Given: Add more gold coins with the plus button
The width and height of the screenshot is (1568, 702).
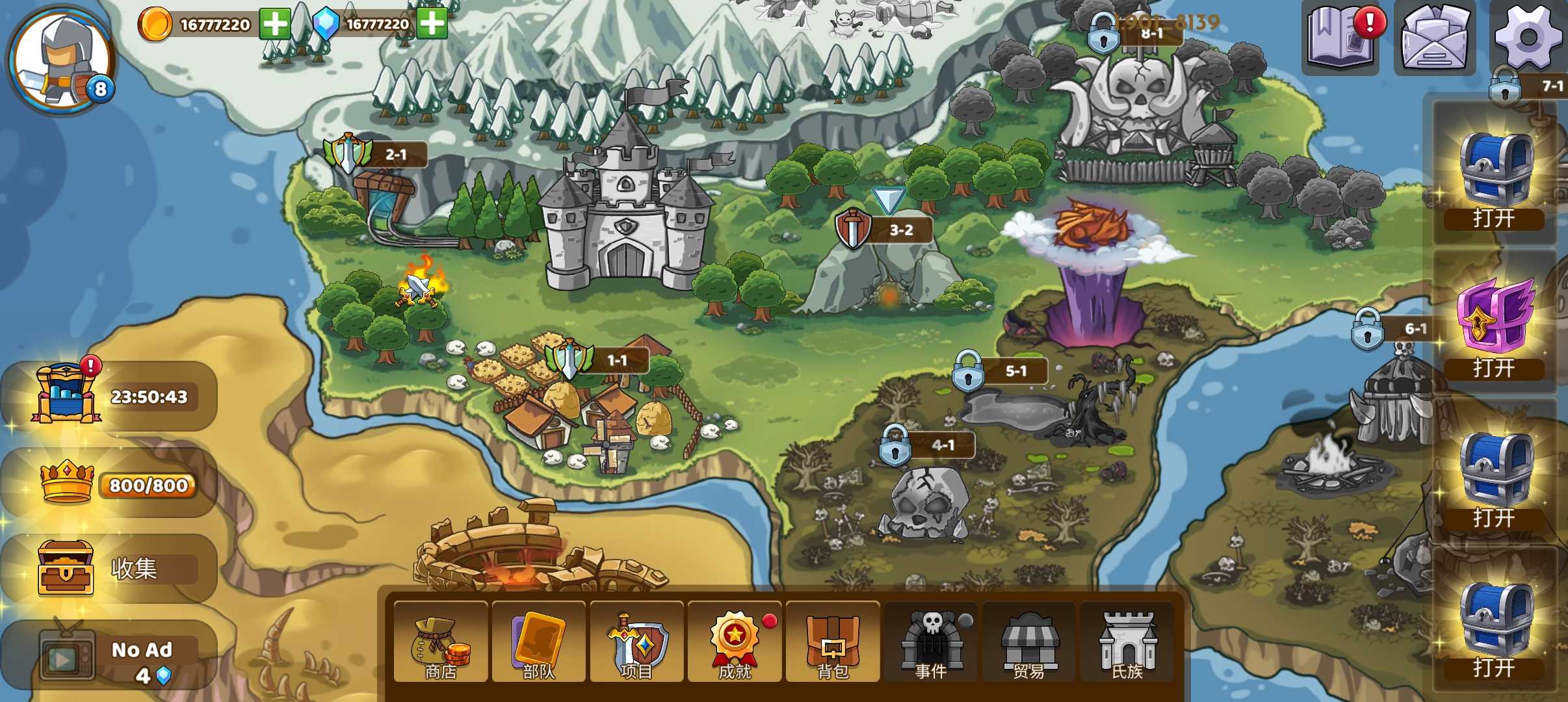Looking at the screenshot, I should (275, 25).
